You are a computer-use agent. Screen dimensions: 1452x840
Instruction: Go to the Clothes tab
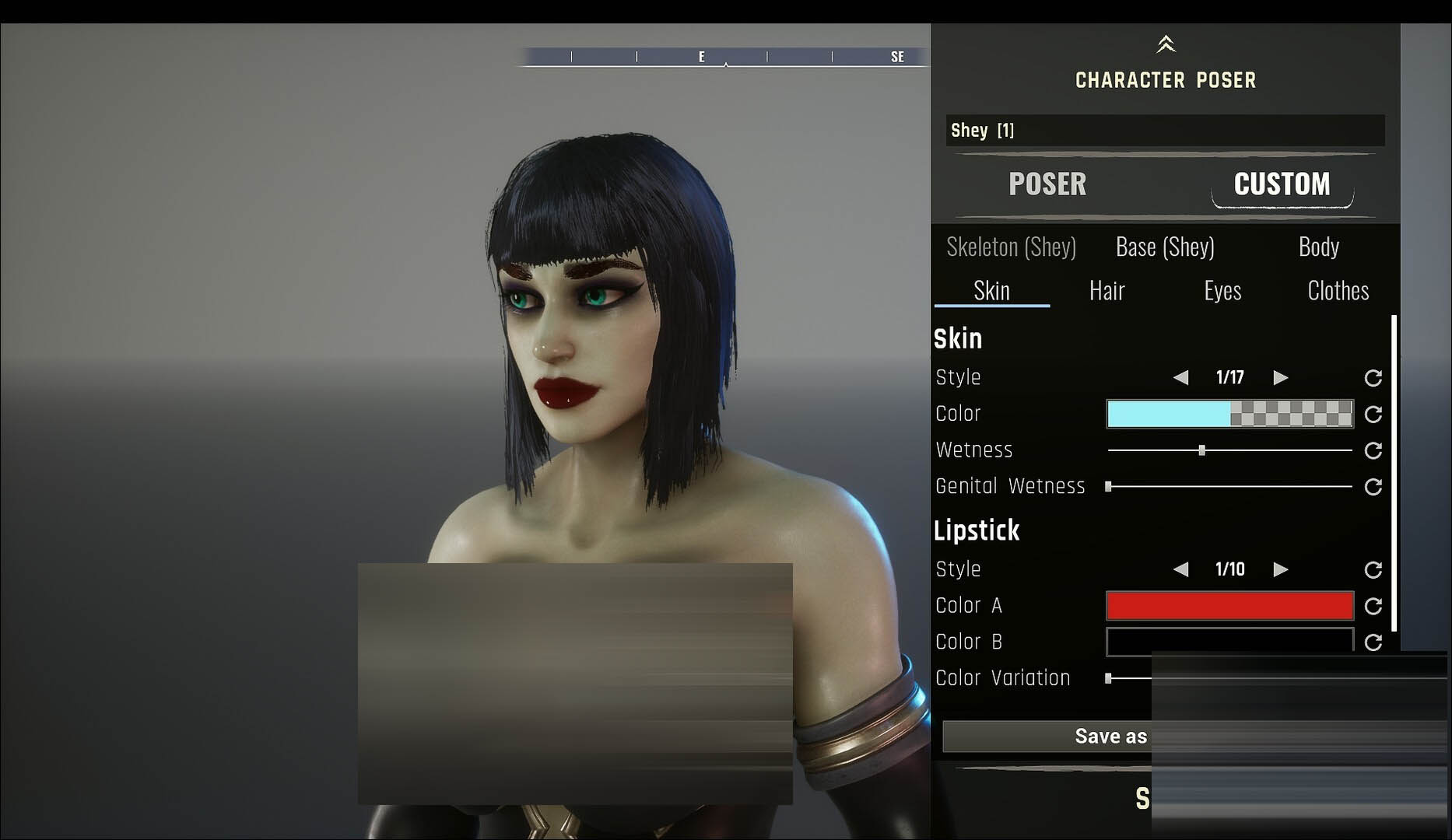(x=1338, y=291)
